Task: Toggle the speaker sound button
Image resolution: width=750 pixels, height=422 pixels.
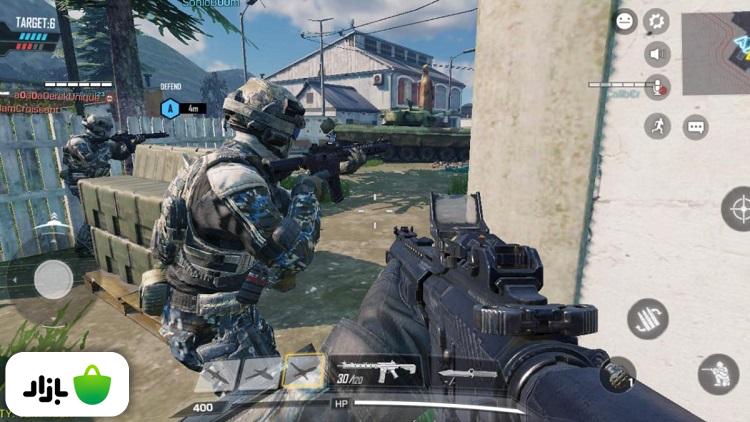Action: tap(657, 55)
